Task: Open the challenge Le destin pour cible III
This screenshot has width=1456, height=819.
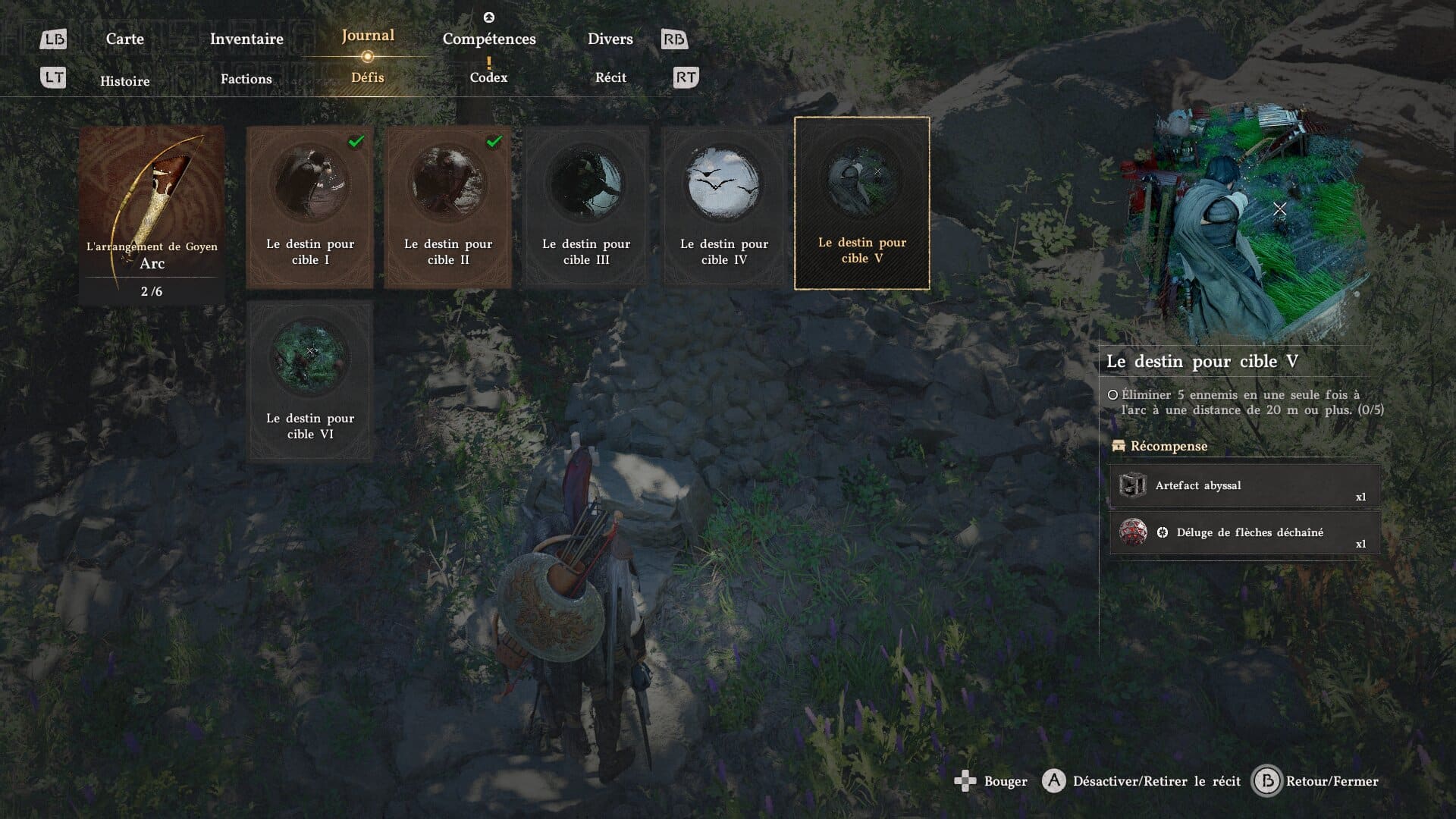Action: 586,206
